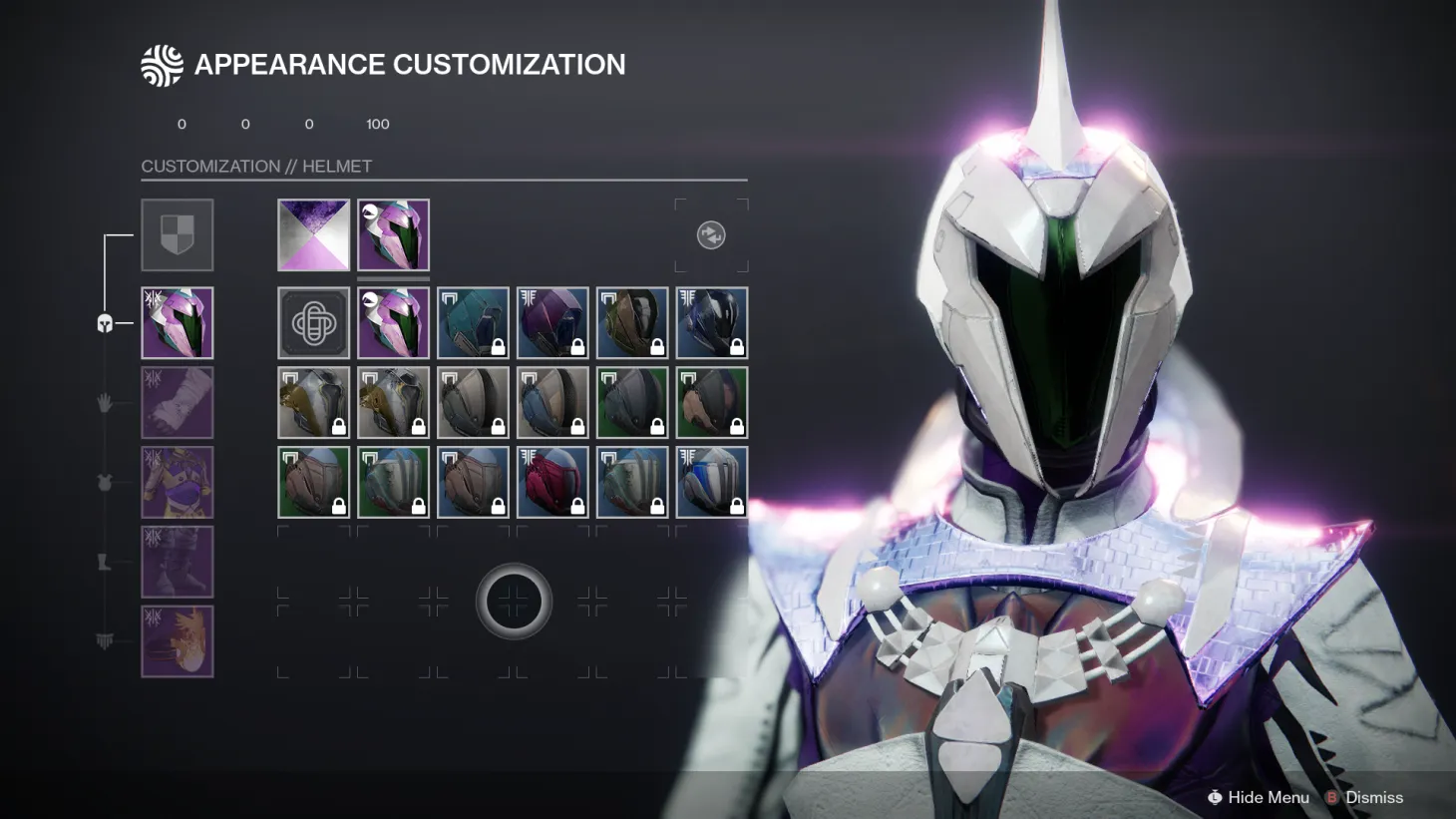The image size is (1456, 819).
Task: Select the helmet slot in the sidebar
Action: click(178, 322)
